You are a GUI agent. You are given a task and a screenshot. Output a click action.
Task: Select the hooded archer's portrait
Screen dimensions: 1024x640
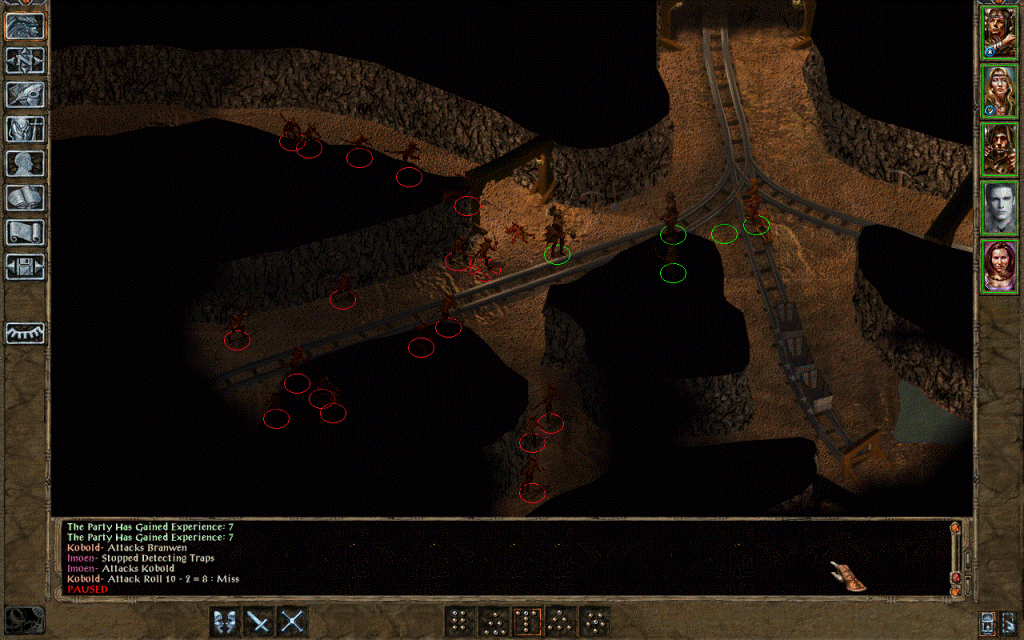coord(998,149)
